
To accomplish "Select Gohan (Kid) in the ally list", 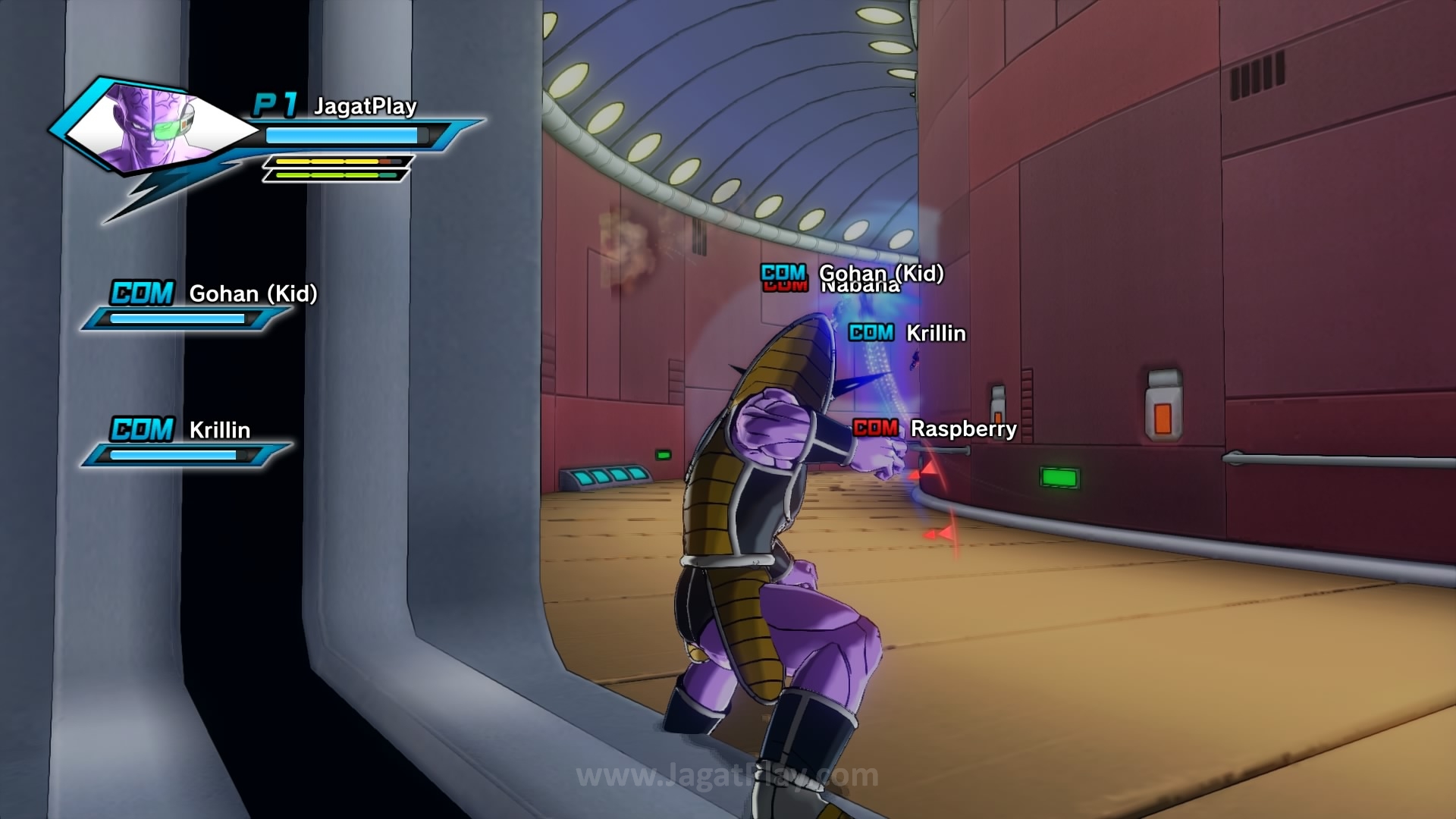I will click(253, 293).
